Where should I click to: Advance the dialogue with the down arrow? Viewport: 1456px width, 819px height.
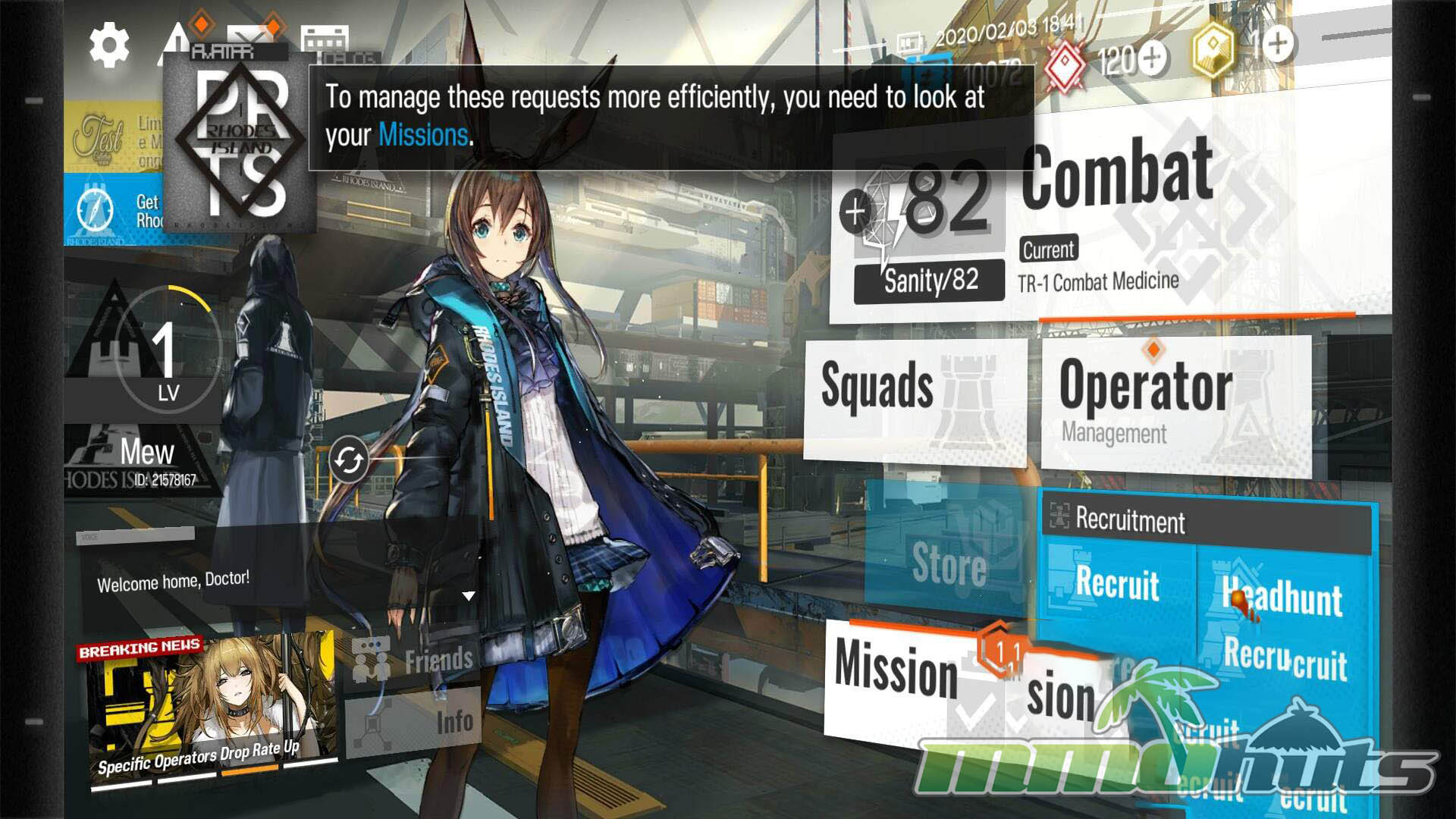pyautogui.click(x=469, y=596)
